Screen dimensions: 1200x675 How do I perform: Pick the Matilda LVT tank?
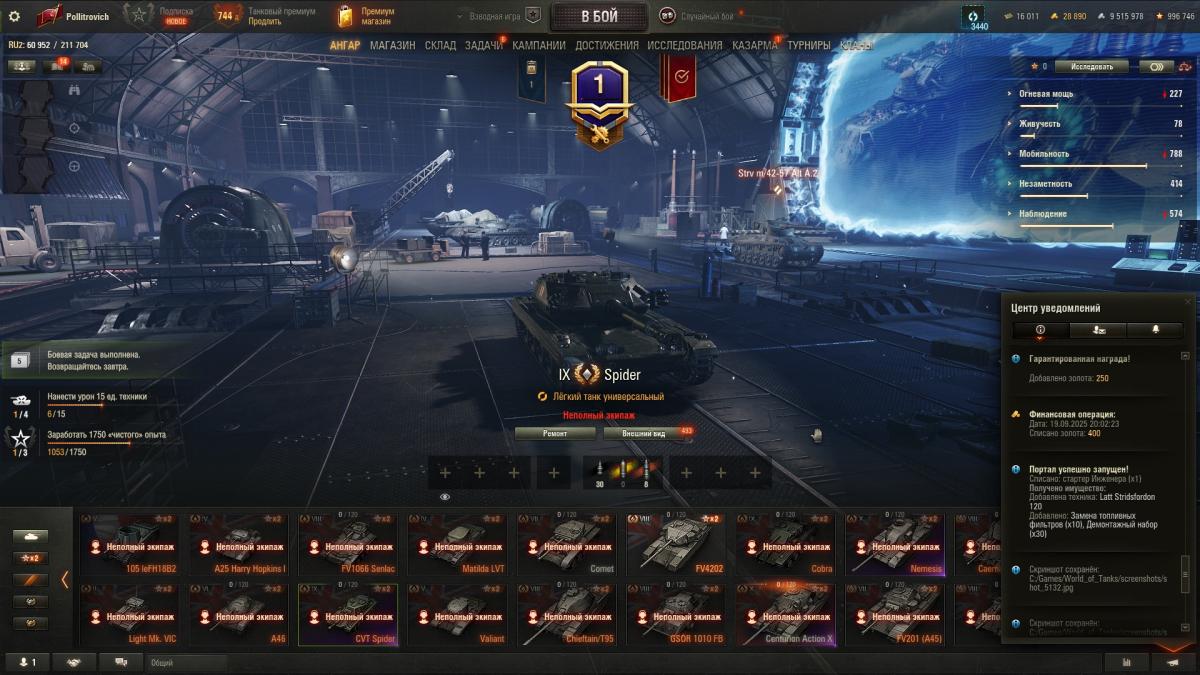point(458,543)
